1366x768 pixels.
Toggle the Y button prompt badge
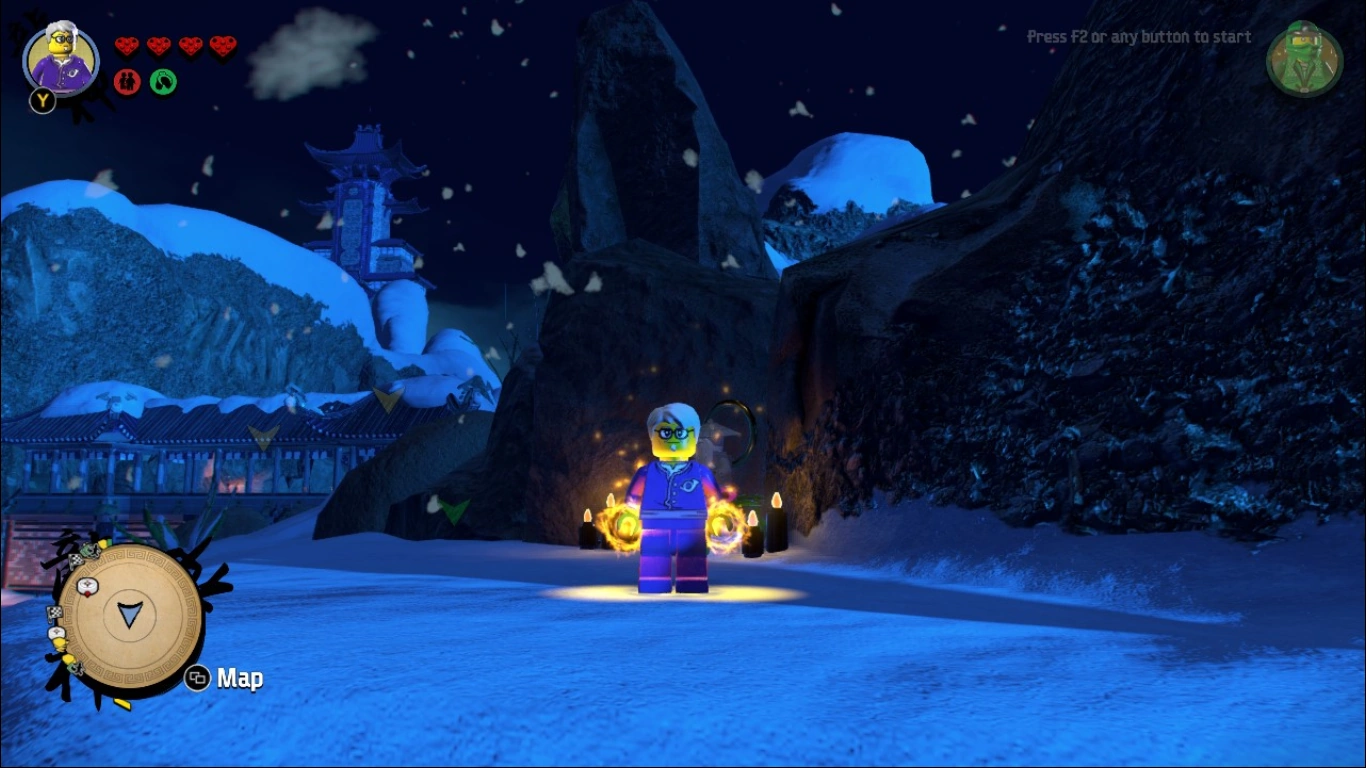(x=42, y=102)
